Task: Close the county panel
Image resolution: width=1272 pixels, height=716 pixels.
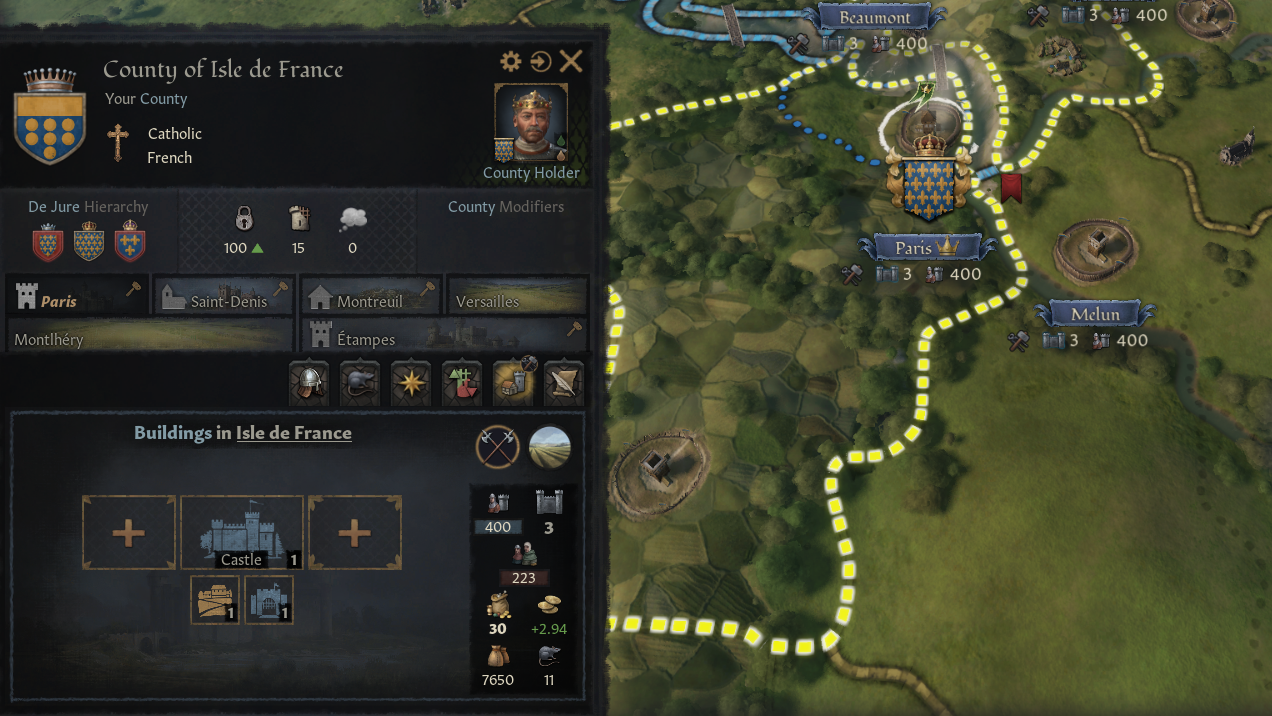Action: click(x=571, y=62)
